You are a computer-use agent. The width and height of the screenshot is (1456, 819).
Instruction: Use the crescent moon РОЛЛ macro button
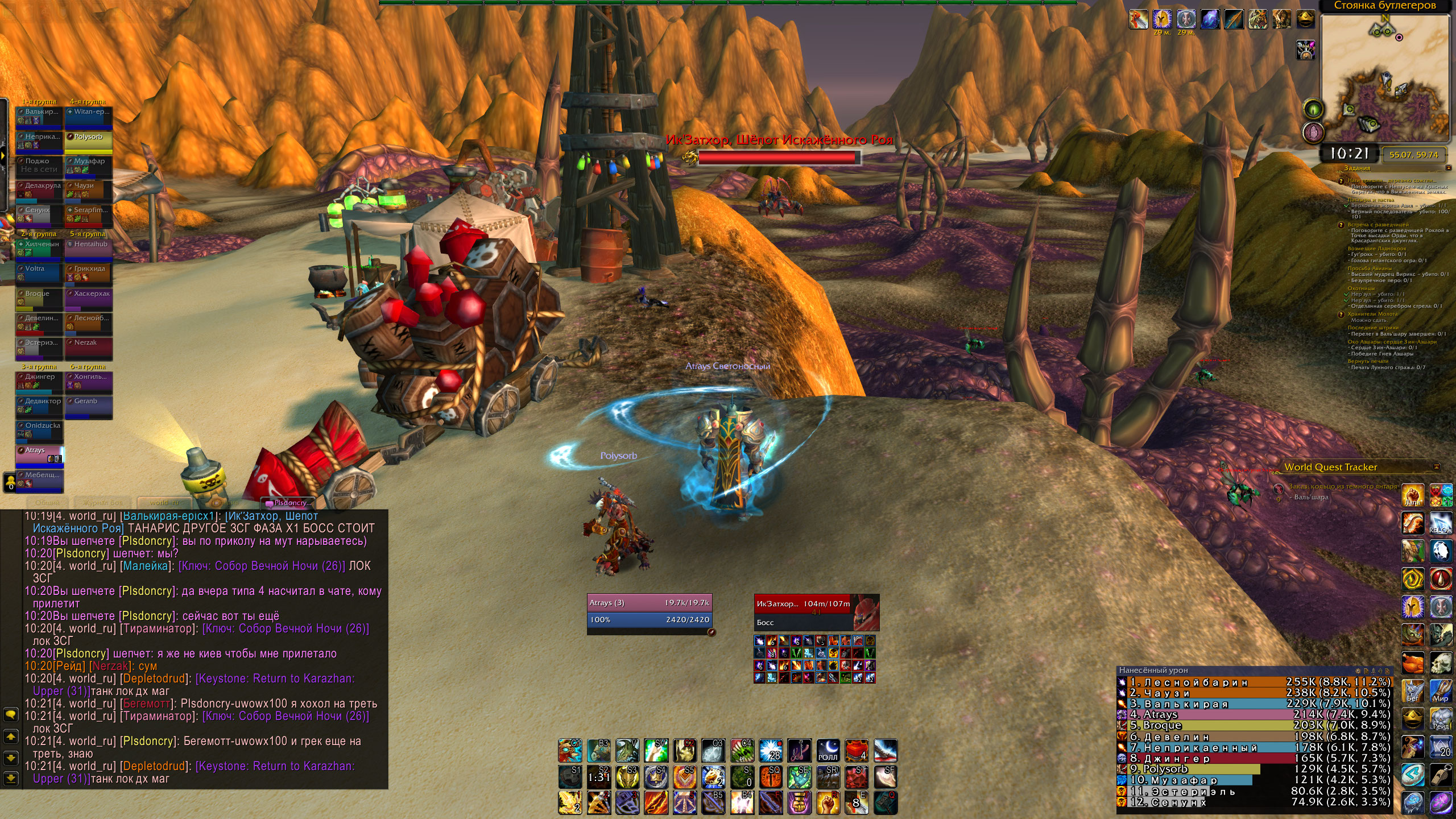[828, 751]
